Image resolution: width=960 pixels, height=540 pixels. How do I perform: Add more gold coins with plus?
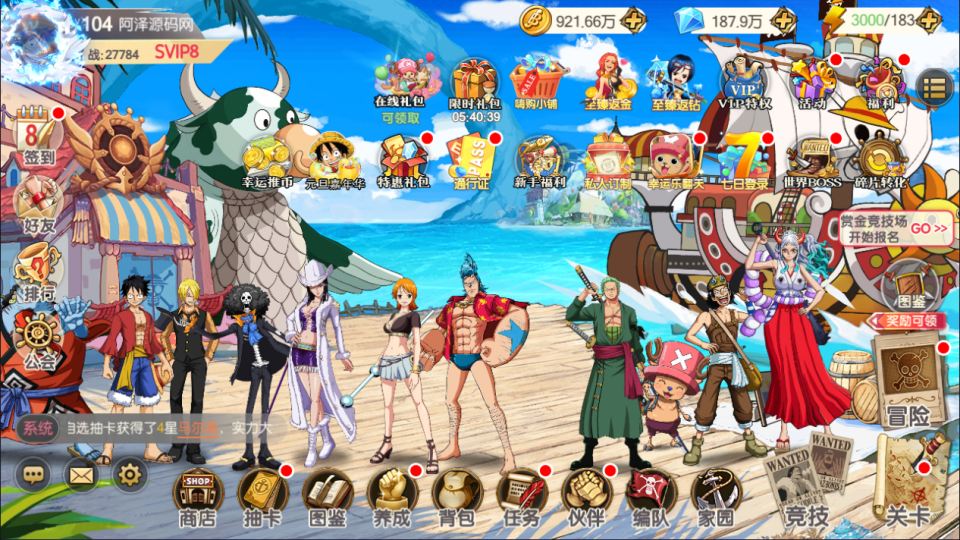pyautogui.click(x=632, y=20)
